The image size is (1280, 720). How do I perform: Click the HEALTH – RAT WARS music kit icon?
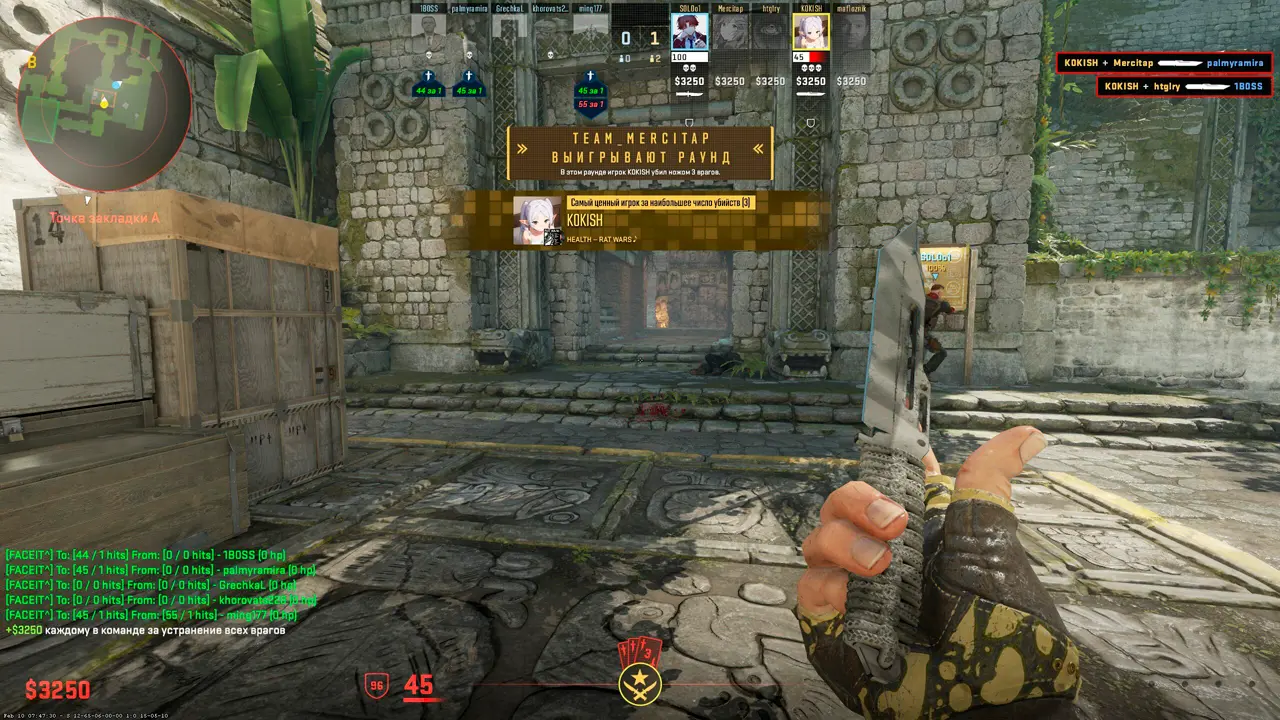pyautogui.click(x=552, y=237)
